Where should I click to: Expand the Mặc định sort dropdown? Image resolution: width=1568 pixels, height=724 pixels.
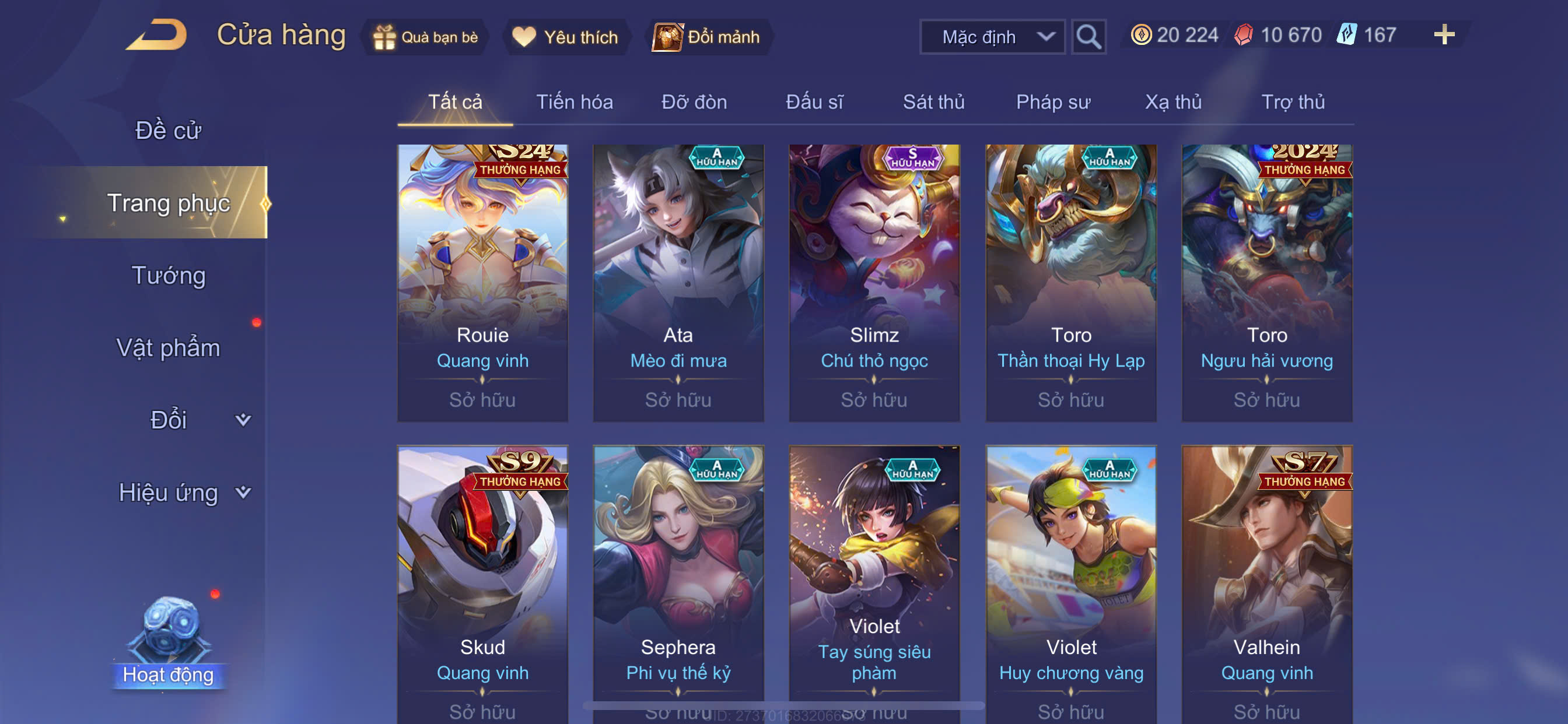click(x=992, y=37)
